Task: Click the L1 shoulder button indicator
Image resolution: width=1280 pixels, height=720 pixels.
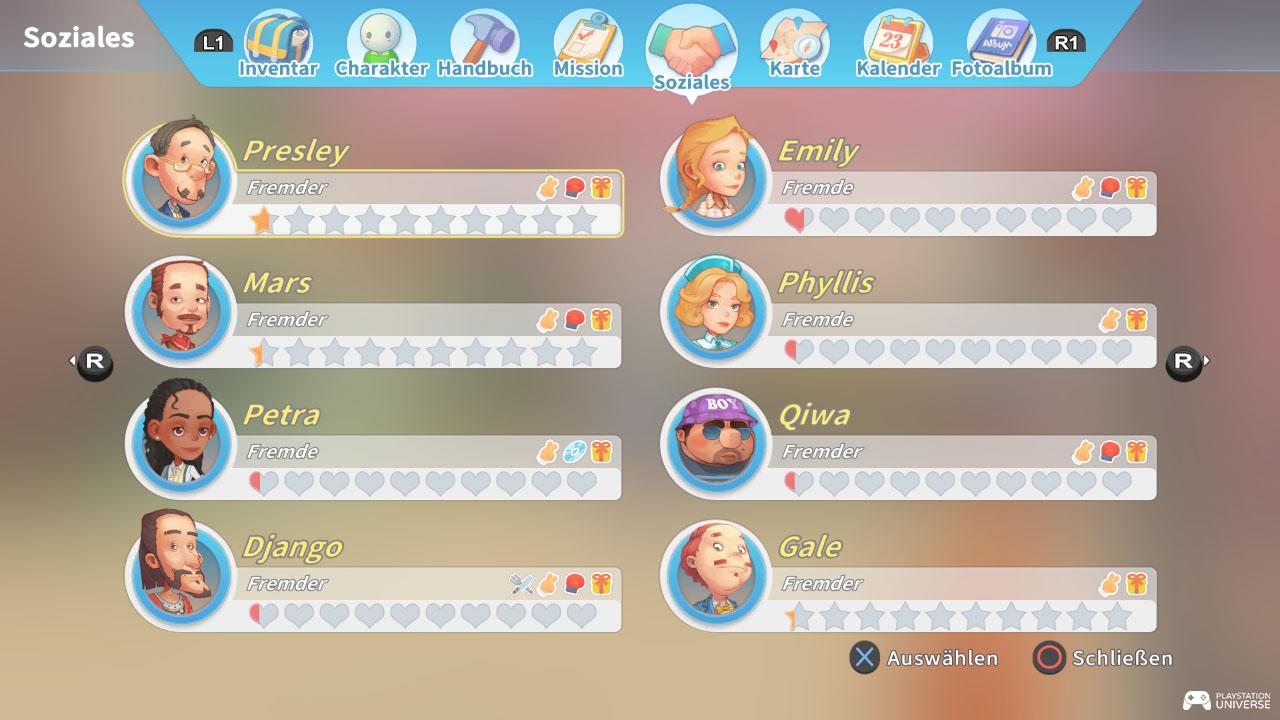Action: click(216, 42)
